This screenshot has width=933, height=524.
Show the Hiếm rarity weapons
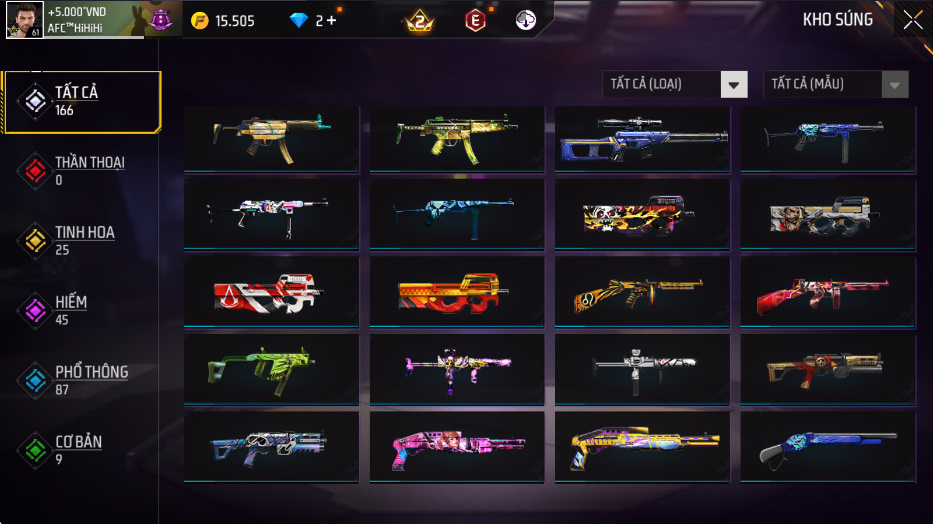[72, 310]
